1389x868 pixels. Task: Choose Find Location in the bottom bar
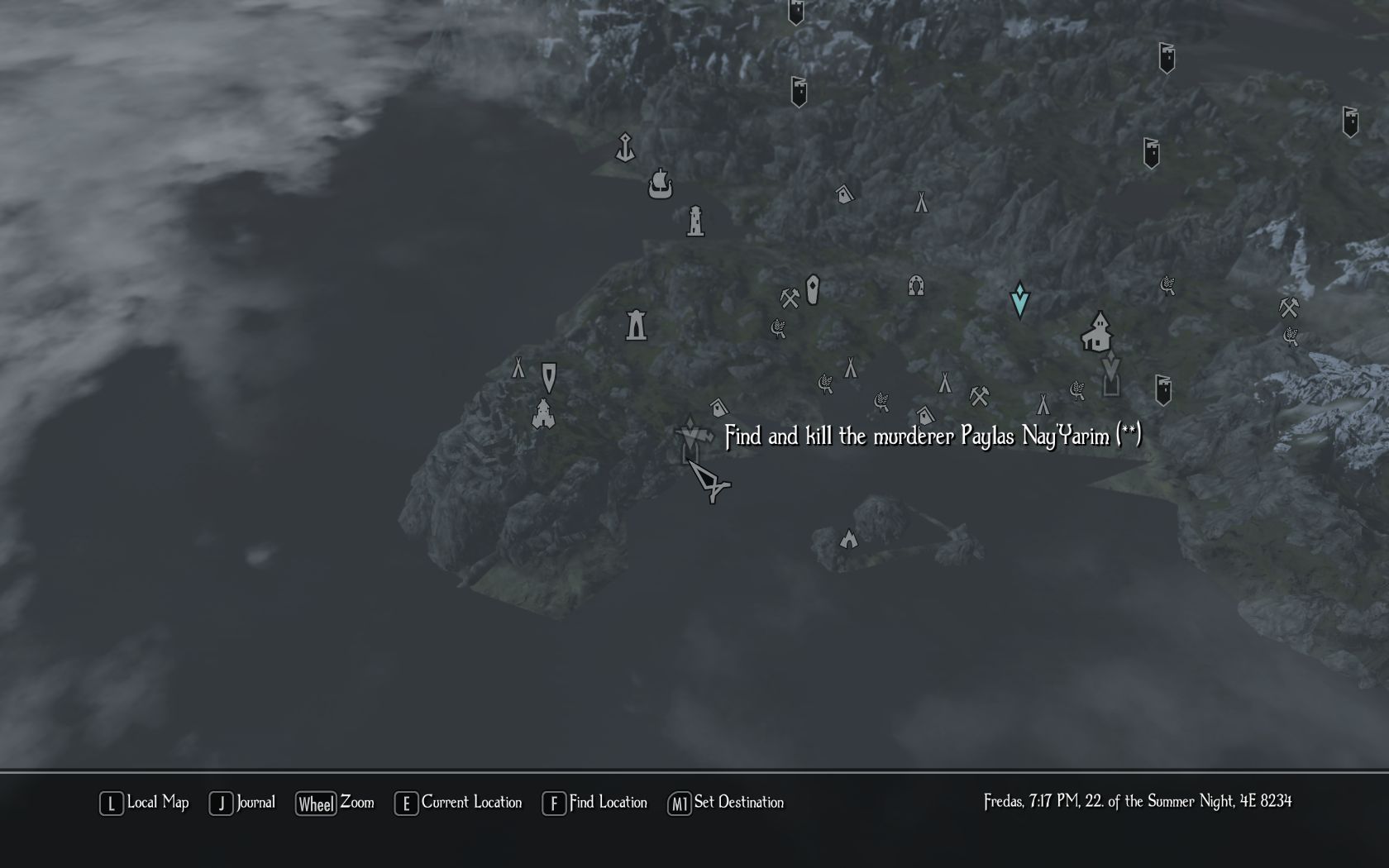tap(594, 803)
